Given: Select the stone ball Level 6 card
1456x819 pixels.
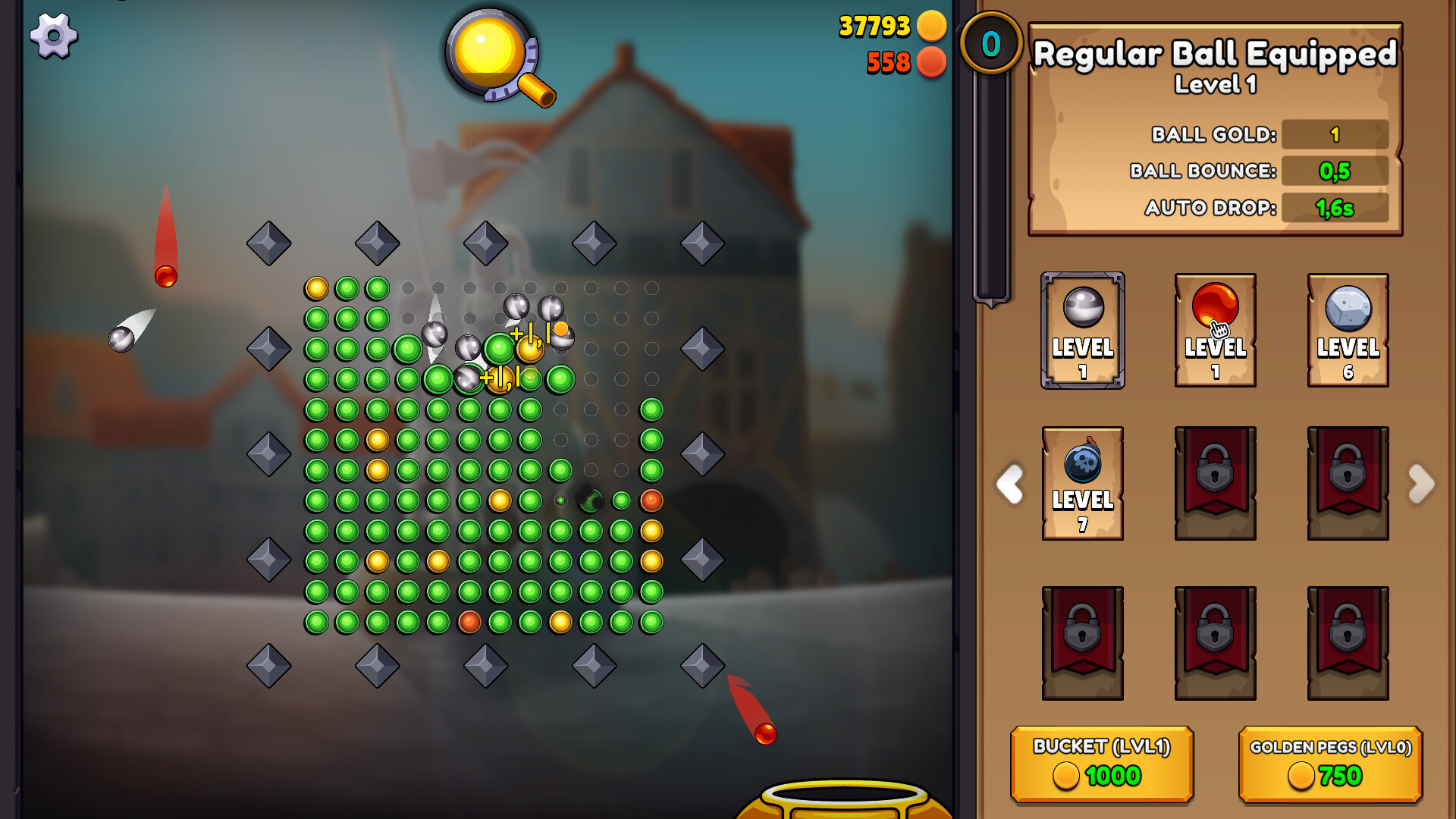Looking at the screenshot, I should (1348, 331).
